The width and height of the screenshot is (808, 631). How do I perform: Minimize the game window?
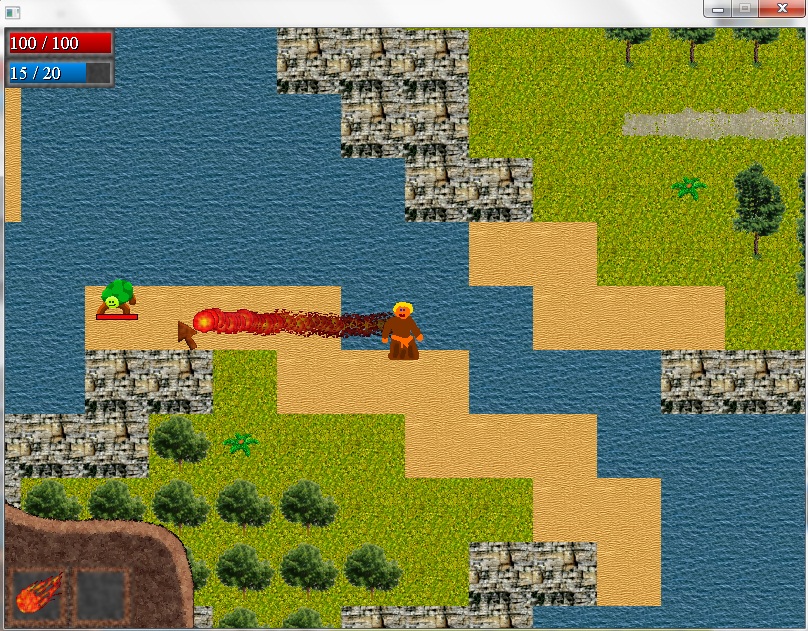click(718, 9)
